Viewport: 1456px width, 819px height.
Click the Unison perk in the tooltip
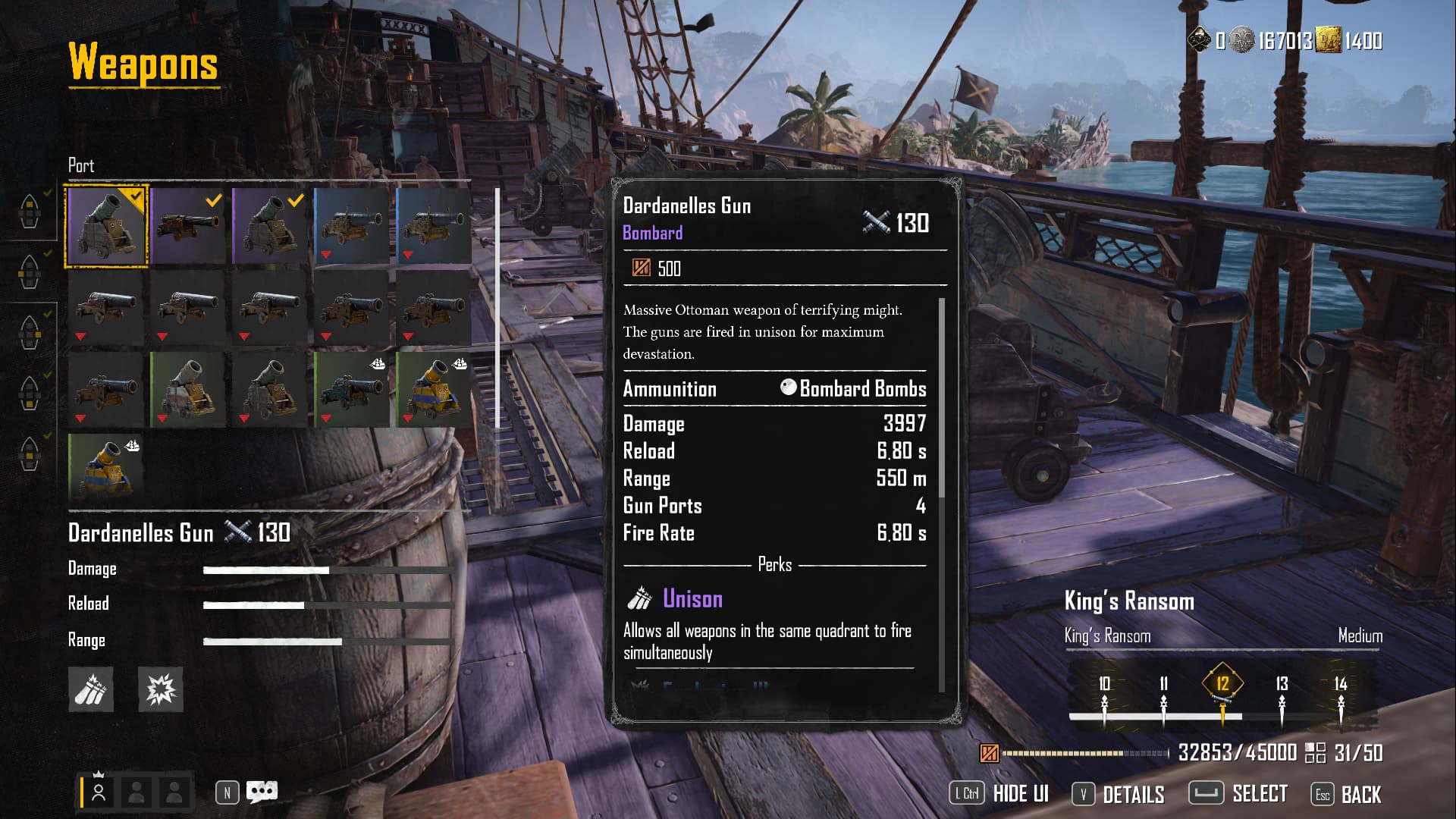(x=692, y=599)
